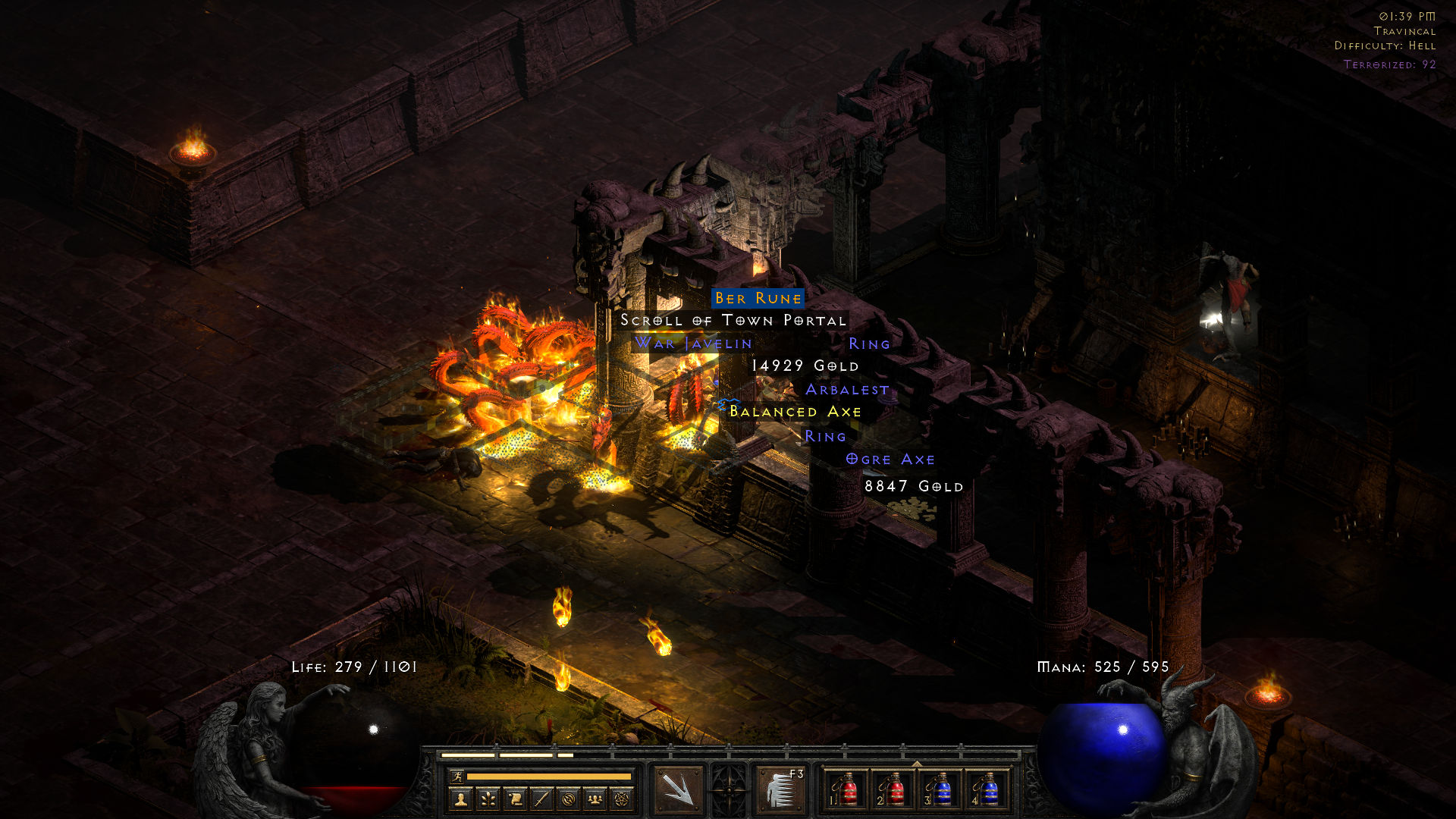Image resolution: width=1456 pixels, height=819 pixels.
Task: Grab the Scroll of Town Portal
Action: pos(733,321)
